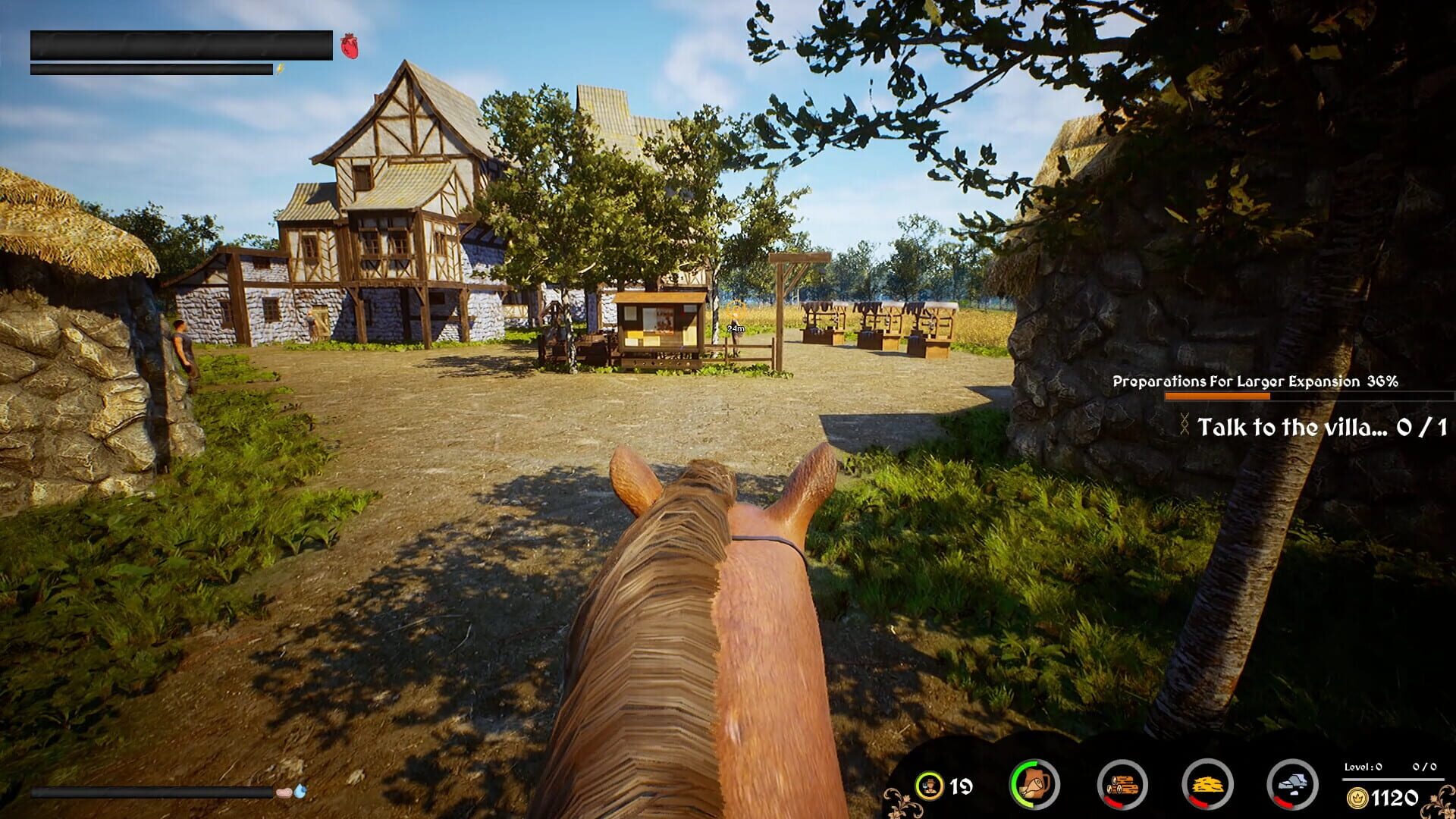Click the water droplet icon bottom left

point(302,792)
